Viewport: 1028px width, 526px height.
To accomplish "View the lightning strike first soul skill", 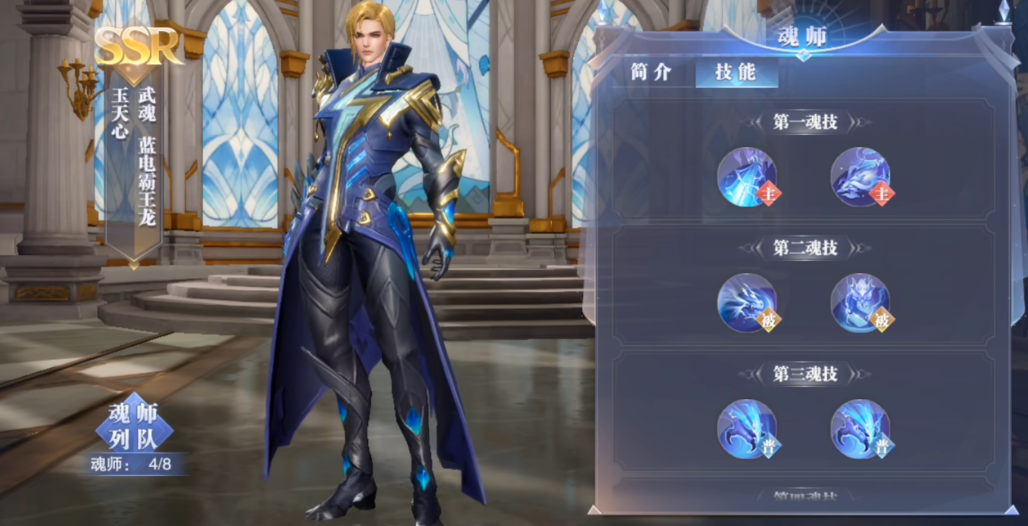I will (x=747, y=177).
